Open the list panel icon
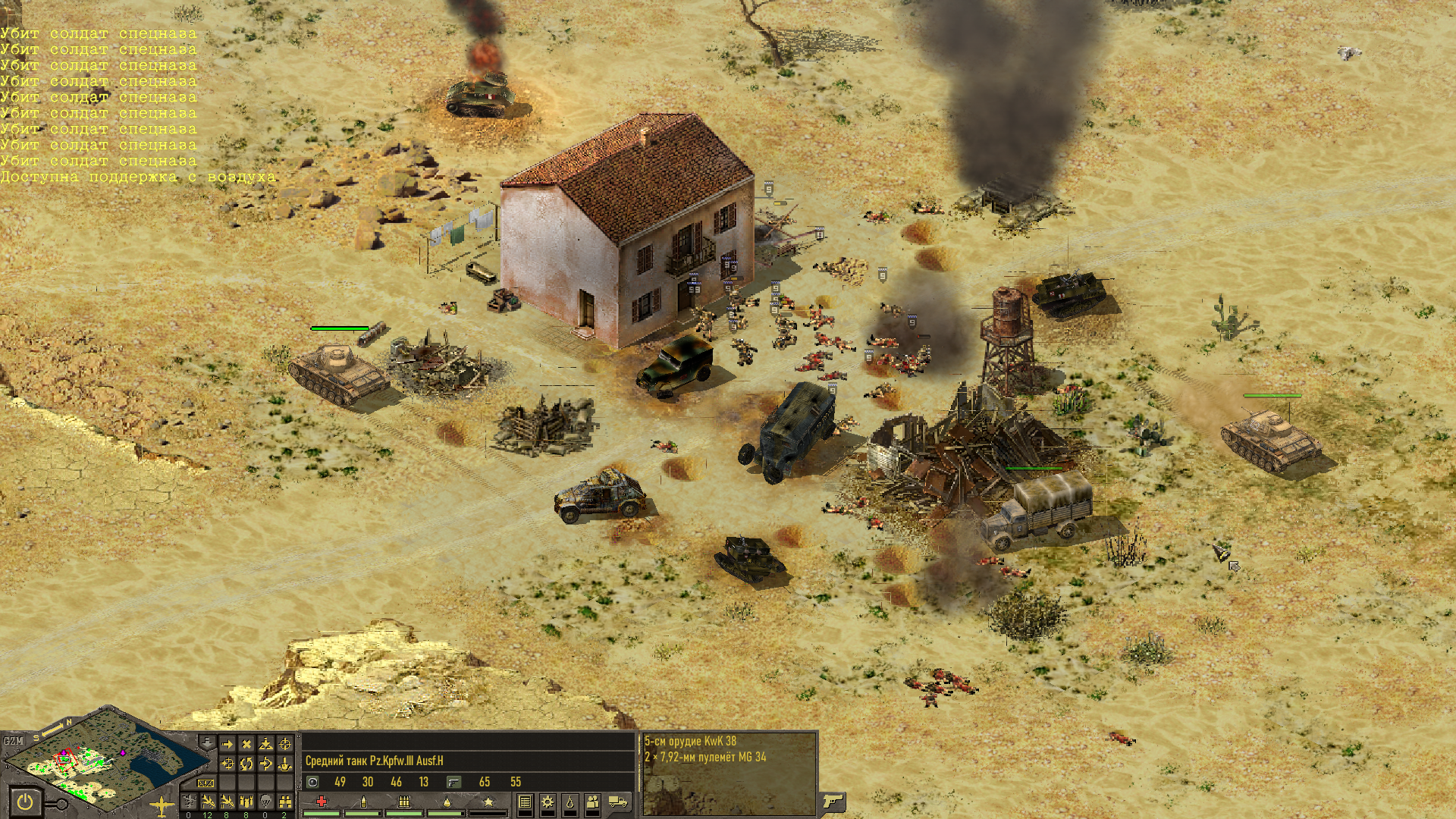This screenshot has height=819, width=1456. 525,802
